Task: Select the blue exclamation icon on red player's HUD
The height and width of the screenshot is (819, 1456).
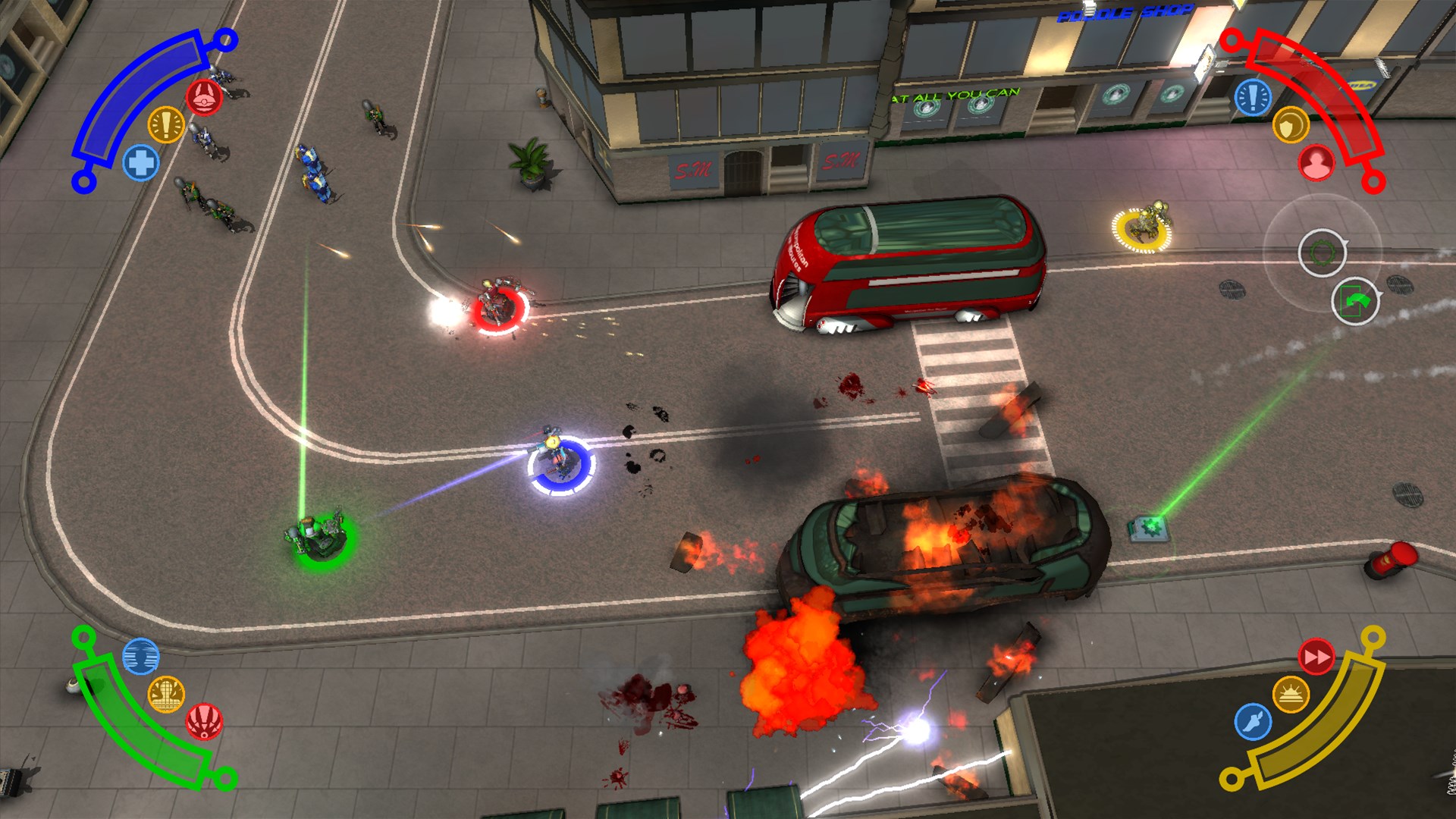Action: 1254,97
